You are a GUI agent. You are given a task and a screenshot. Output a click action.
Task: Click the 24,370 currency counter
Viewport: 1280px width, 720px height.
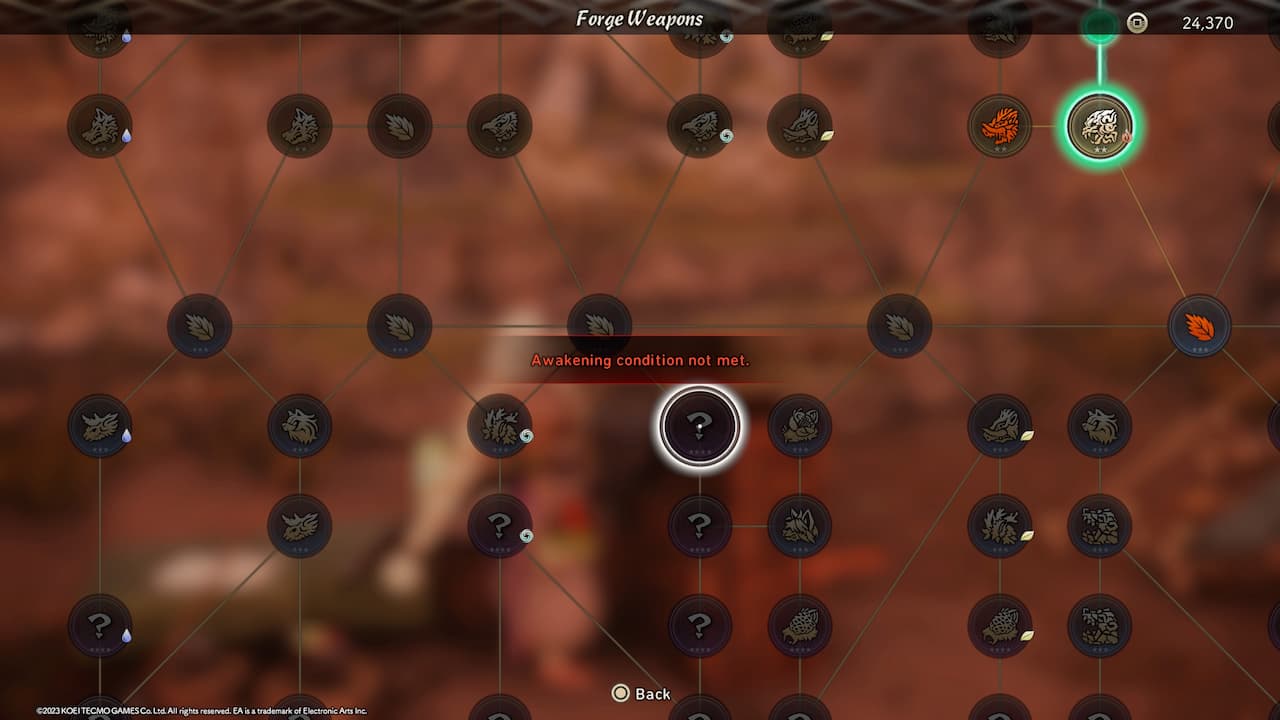click(x=1210, y=20)
